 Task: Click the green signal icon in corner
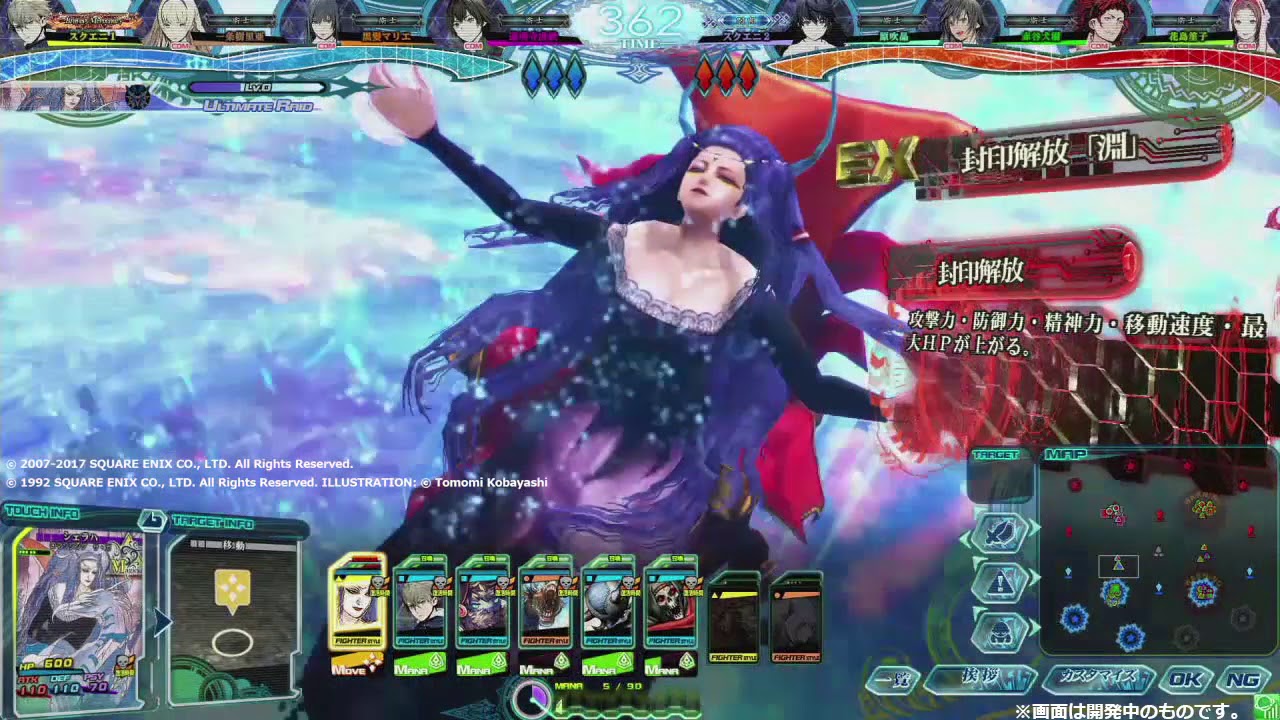click(x=1267, y=705)
